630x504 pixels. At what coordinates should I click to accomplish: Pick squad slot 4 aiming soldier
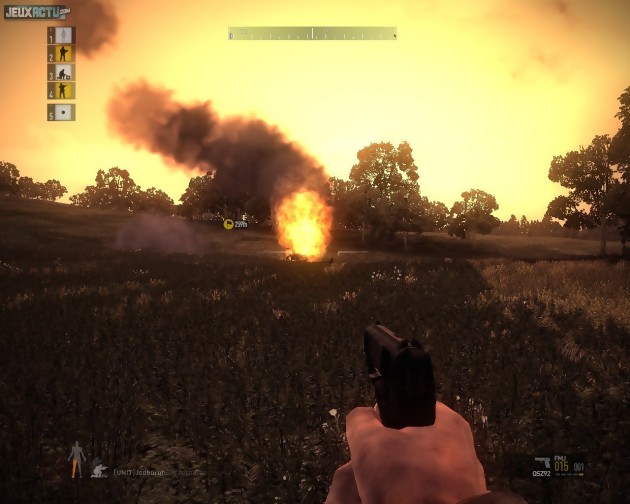coord(64,91)
